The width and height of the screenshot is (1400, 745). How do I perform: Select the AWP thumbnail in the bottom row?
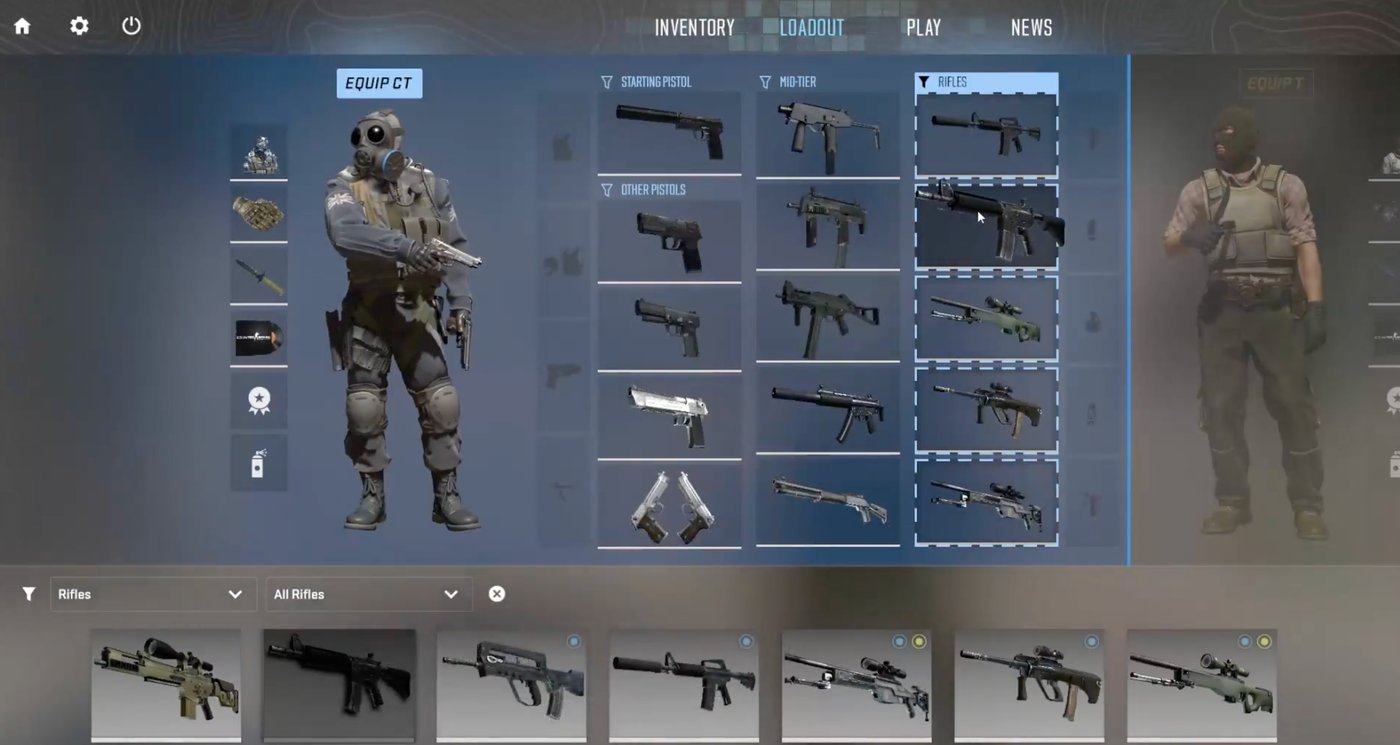click(1200, 685)
